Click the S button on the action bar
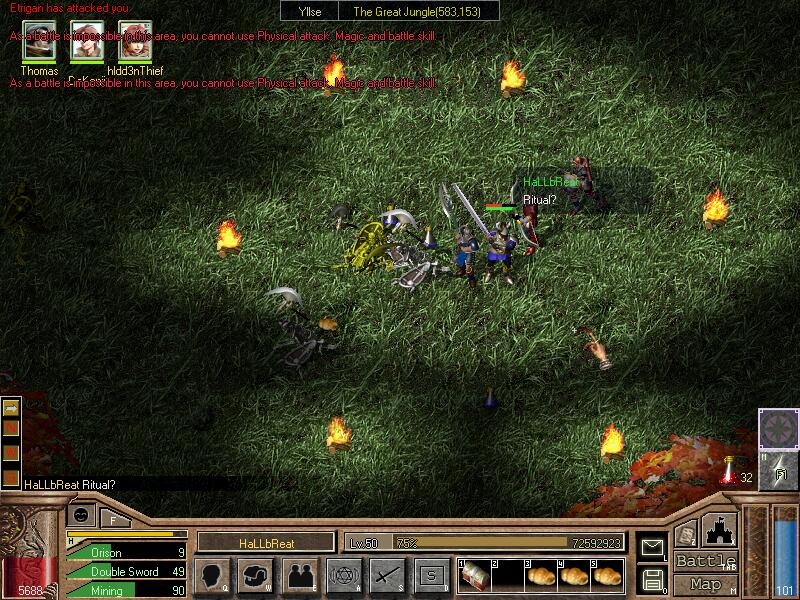The image size is (800, 600). tap(432, 575)
